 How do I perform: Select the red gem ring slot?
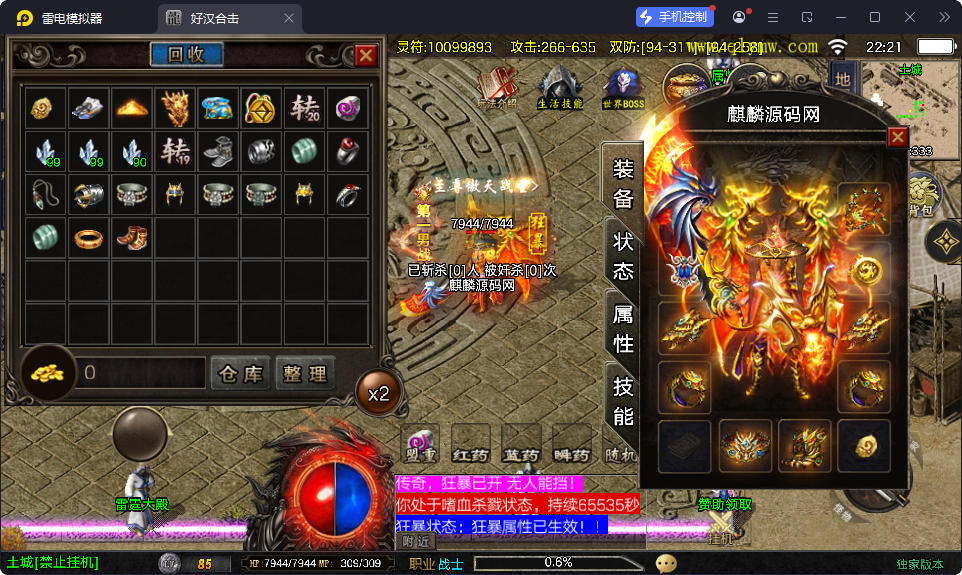tap(348, 152)
